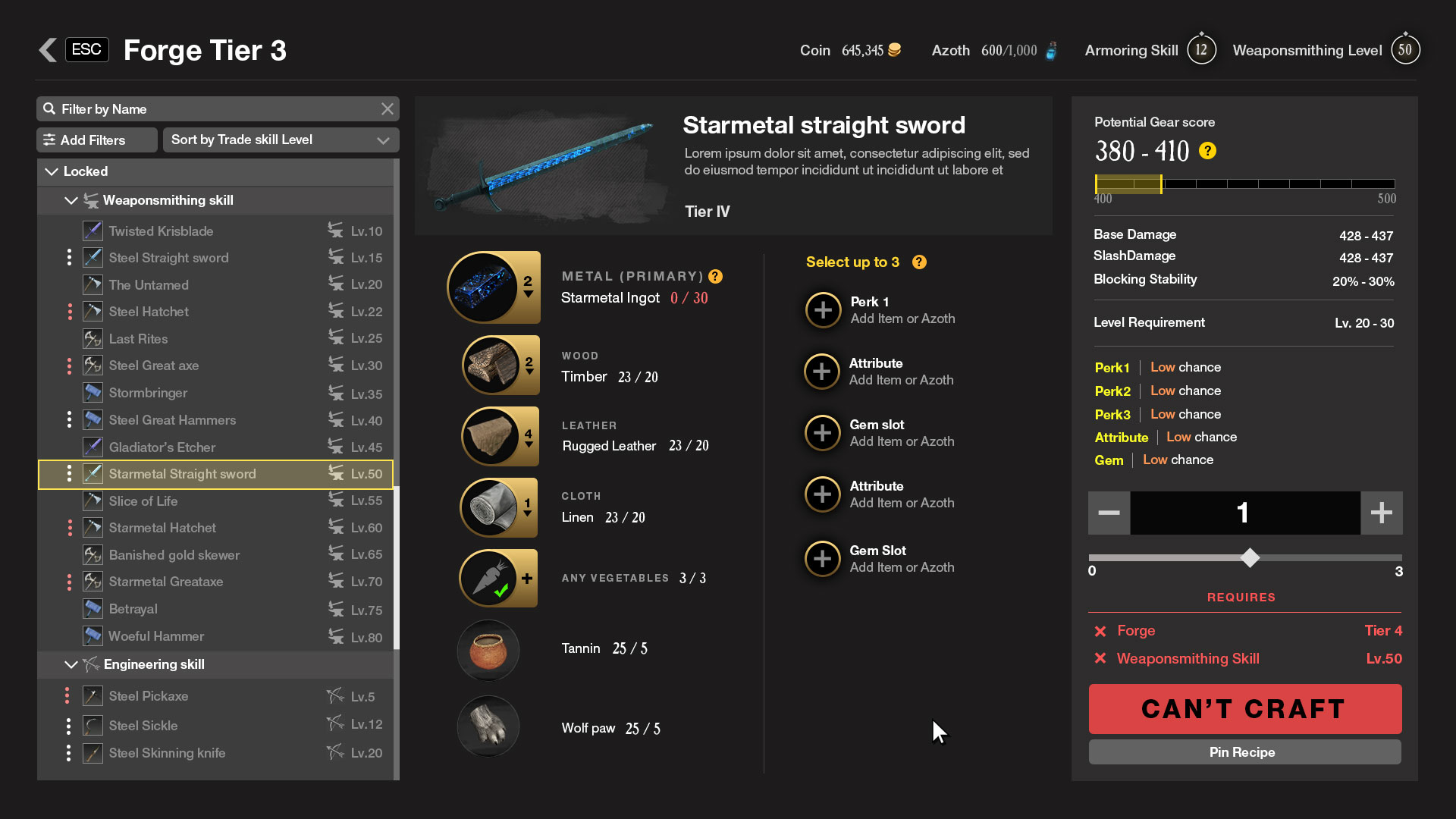Select the Woeful Hammer recipe
This screenshot has height=819, width=1456.
pos(156,636)
